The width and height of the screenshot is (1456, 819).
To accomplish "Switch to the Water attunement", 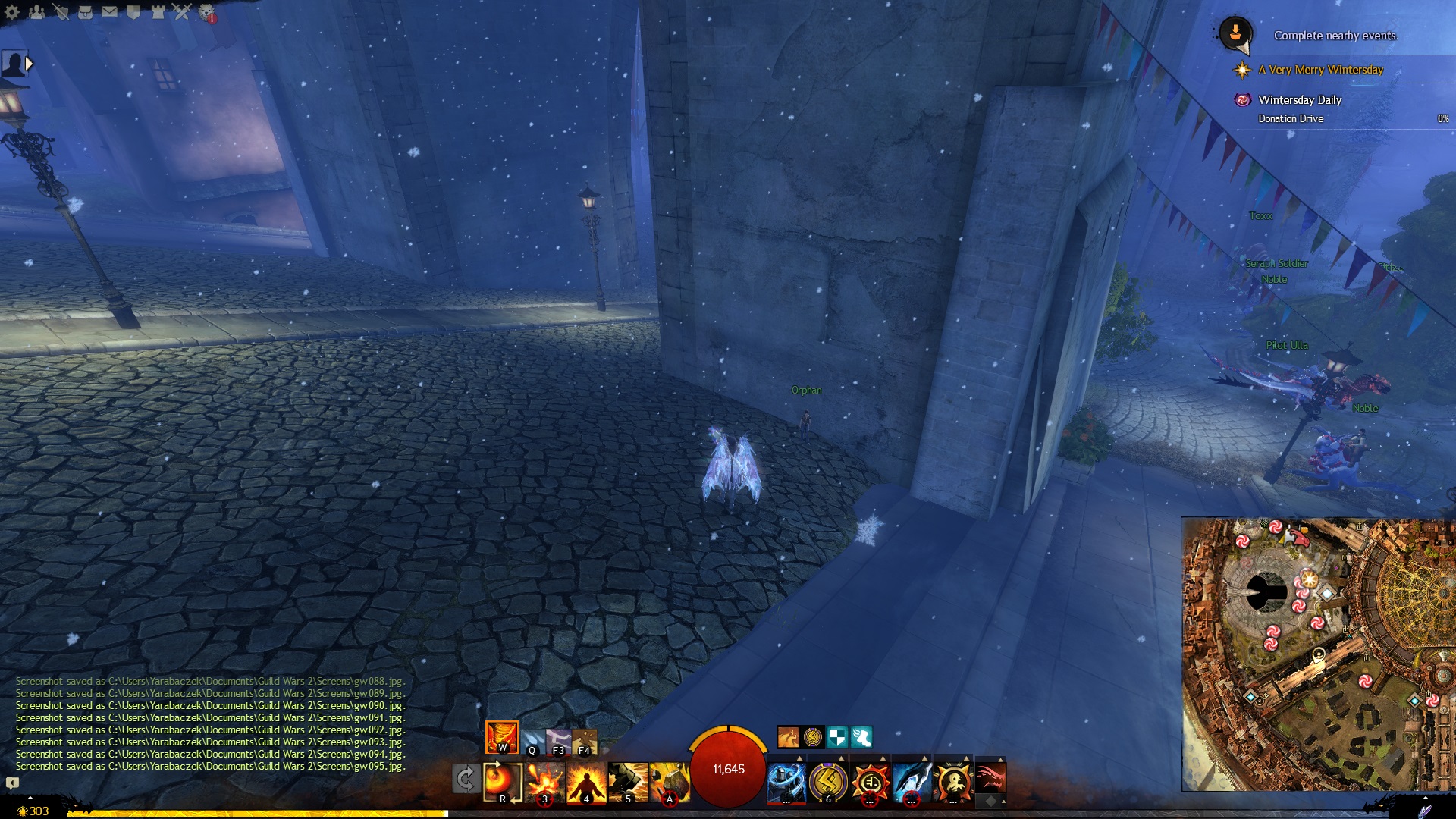I will (x=532, y=740).
